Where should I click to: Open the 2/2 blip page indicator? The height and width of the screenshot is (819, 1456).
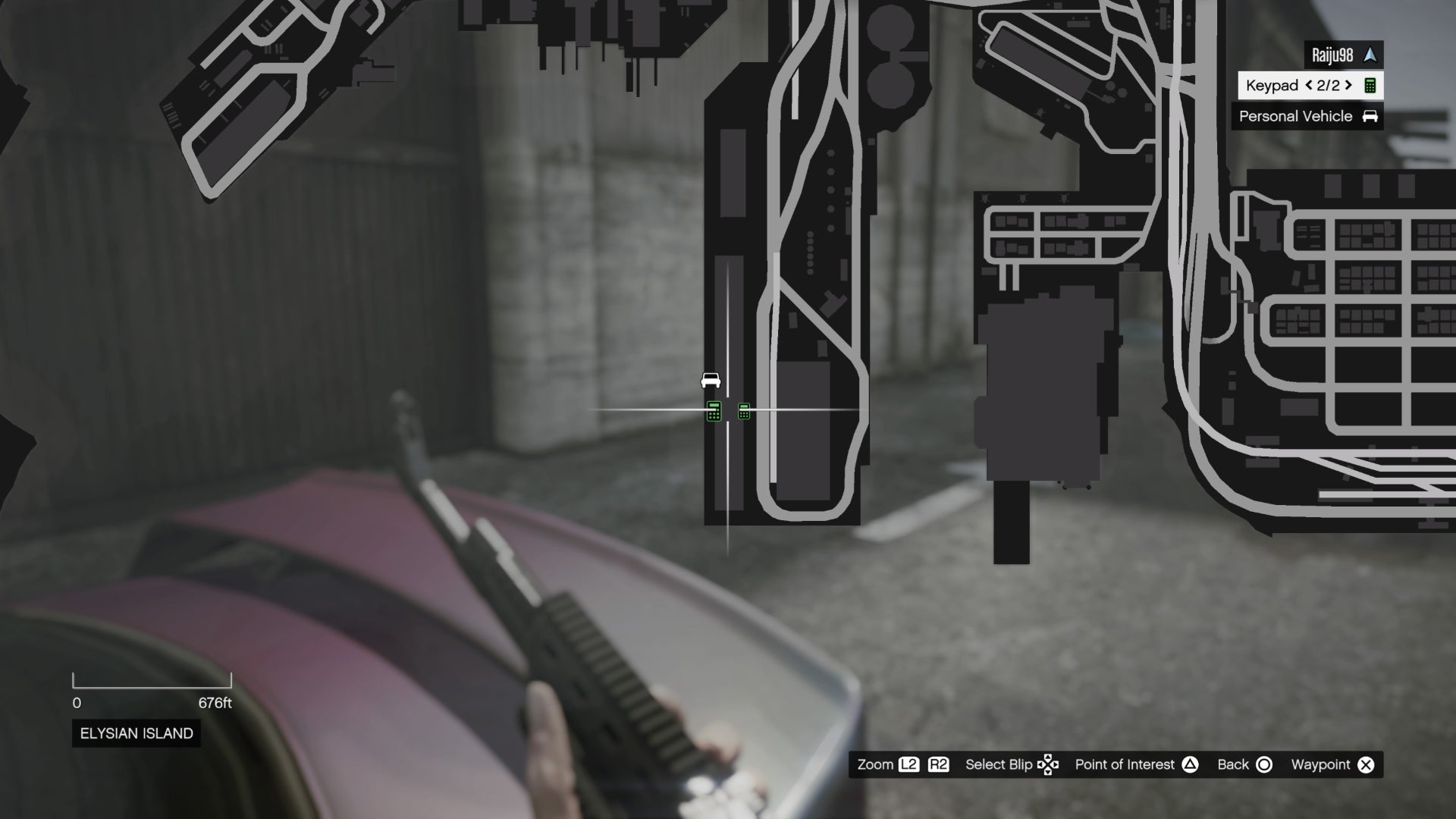1329,86
